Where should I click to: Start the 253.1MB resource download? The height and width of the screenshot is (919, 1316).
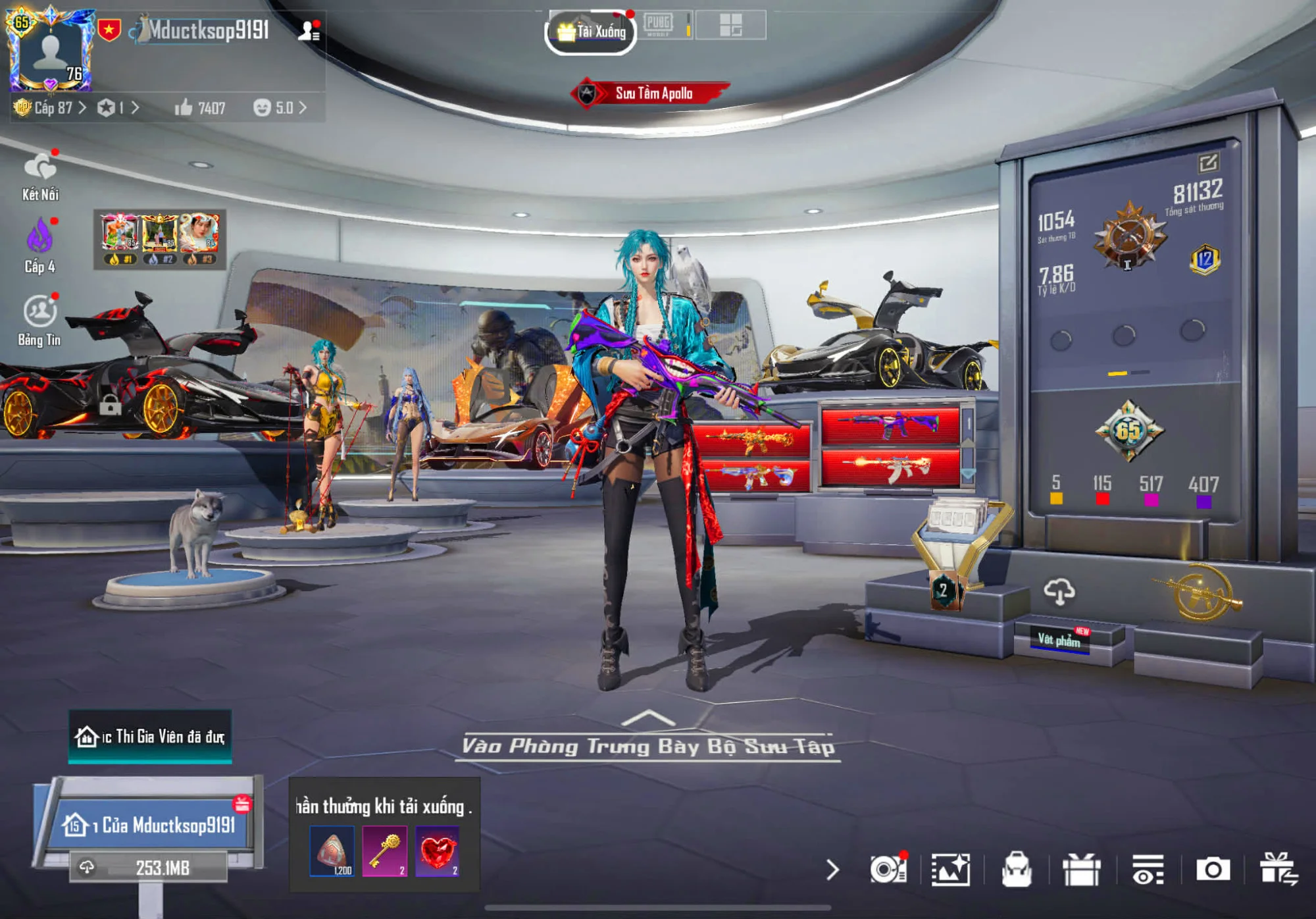point(150,868)
